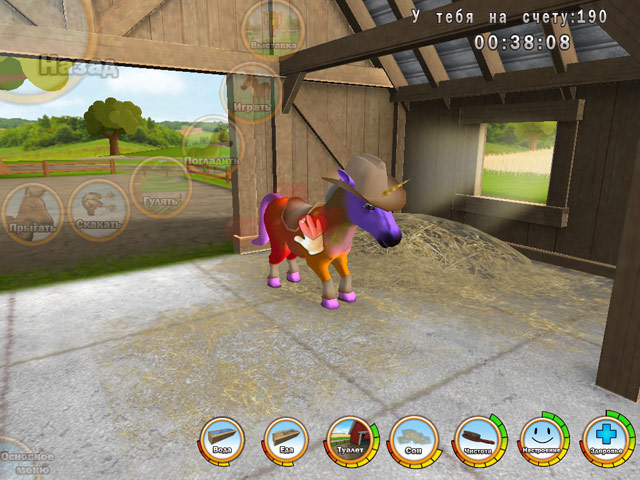Click the Еда food icon

[286, 440]
